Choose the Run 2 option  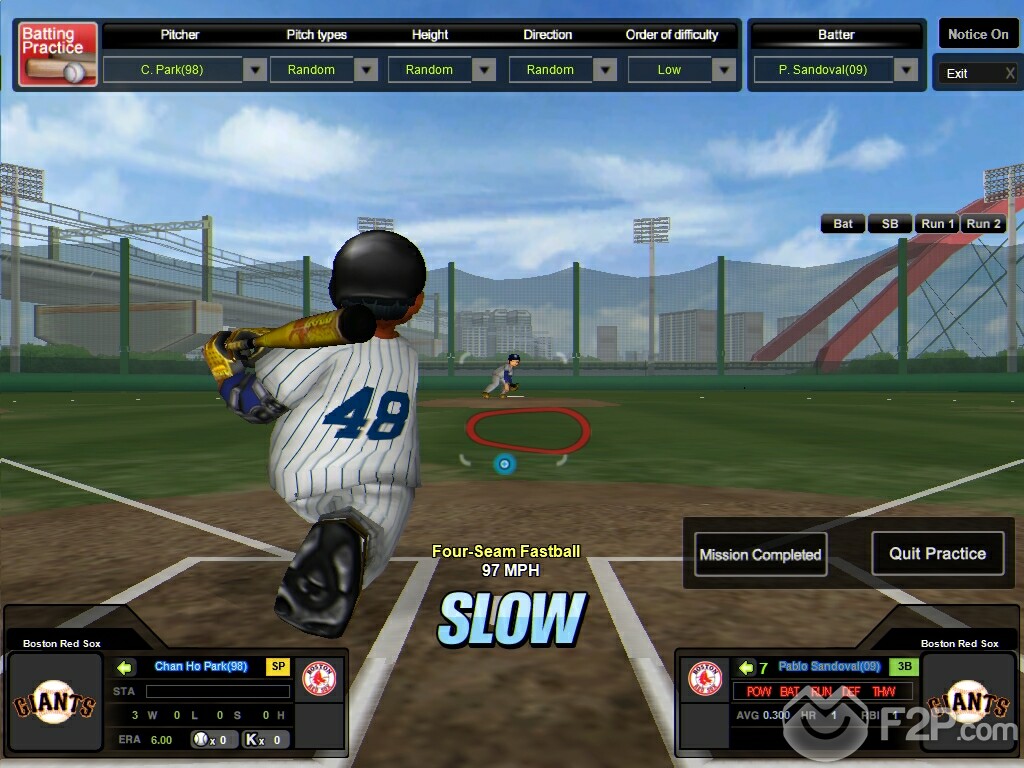point(983,224)
